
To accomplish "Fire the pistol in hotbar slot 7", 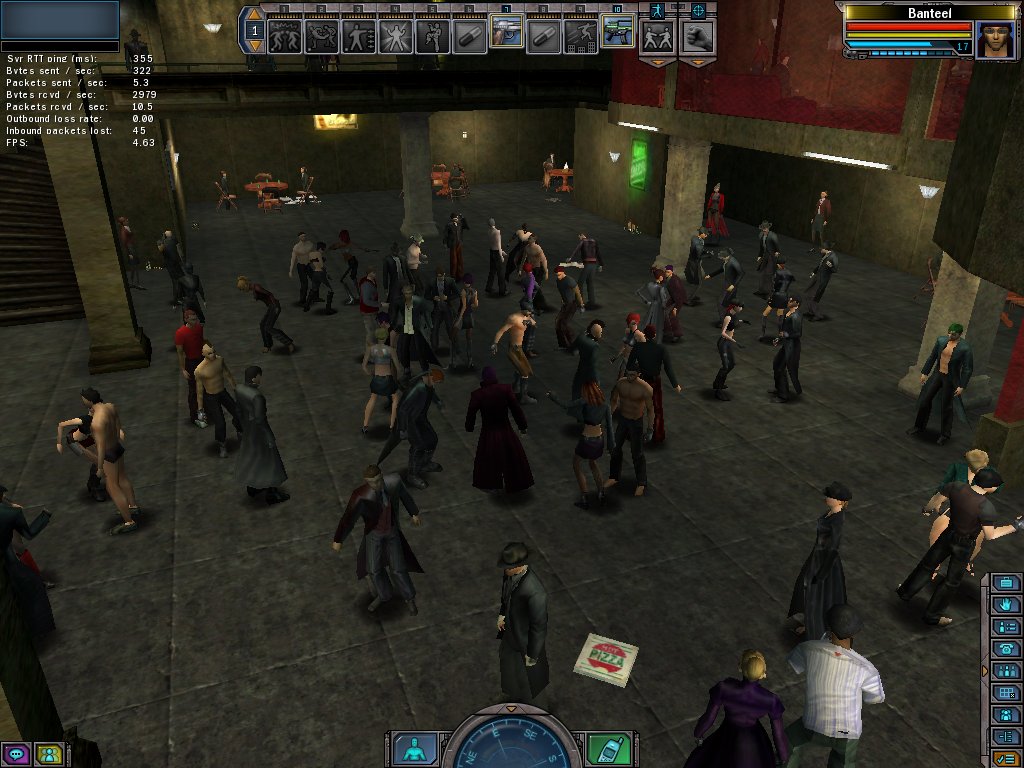I will 506,36.
